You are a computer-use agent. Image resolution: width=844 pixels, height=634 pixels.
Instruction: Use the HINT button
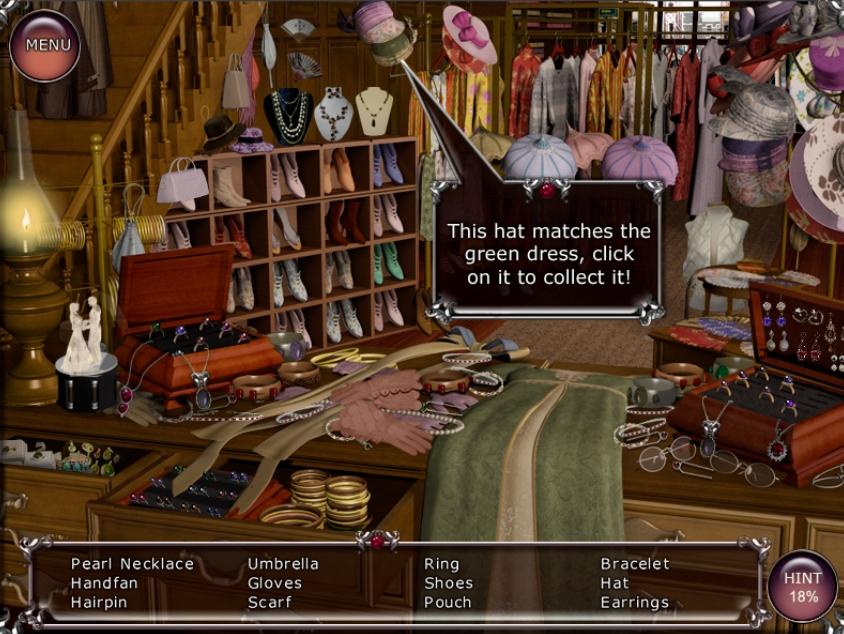[x=802, y=587]
